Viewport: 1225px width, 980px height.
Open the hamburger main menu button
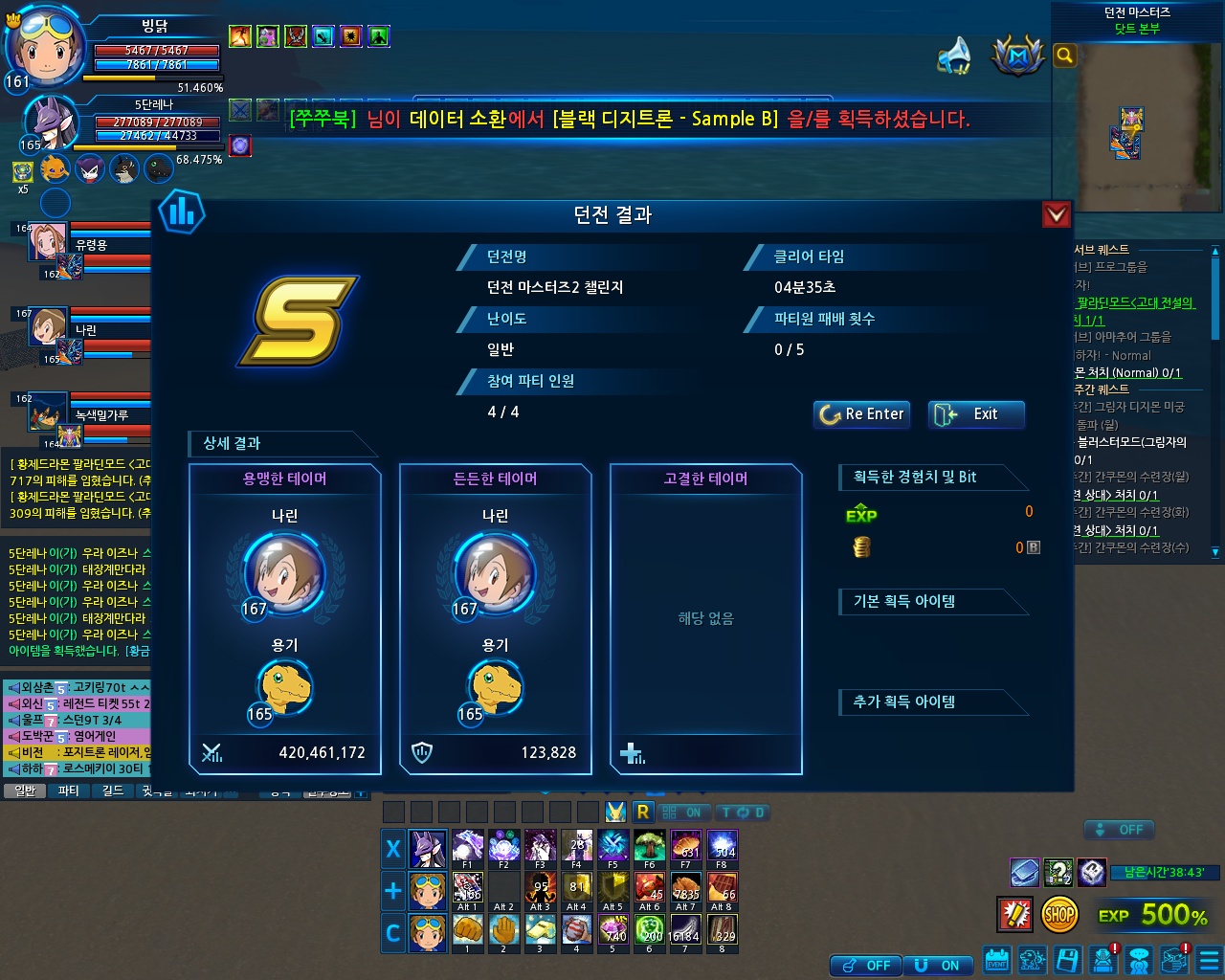tap(1209, 960)
